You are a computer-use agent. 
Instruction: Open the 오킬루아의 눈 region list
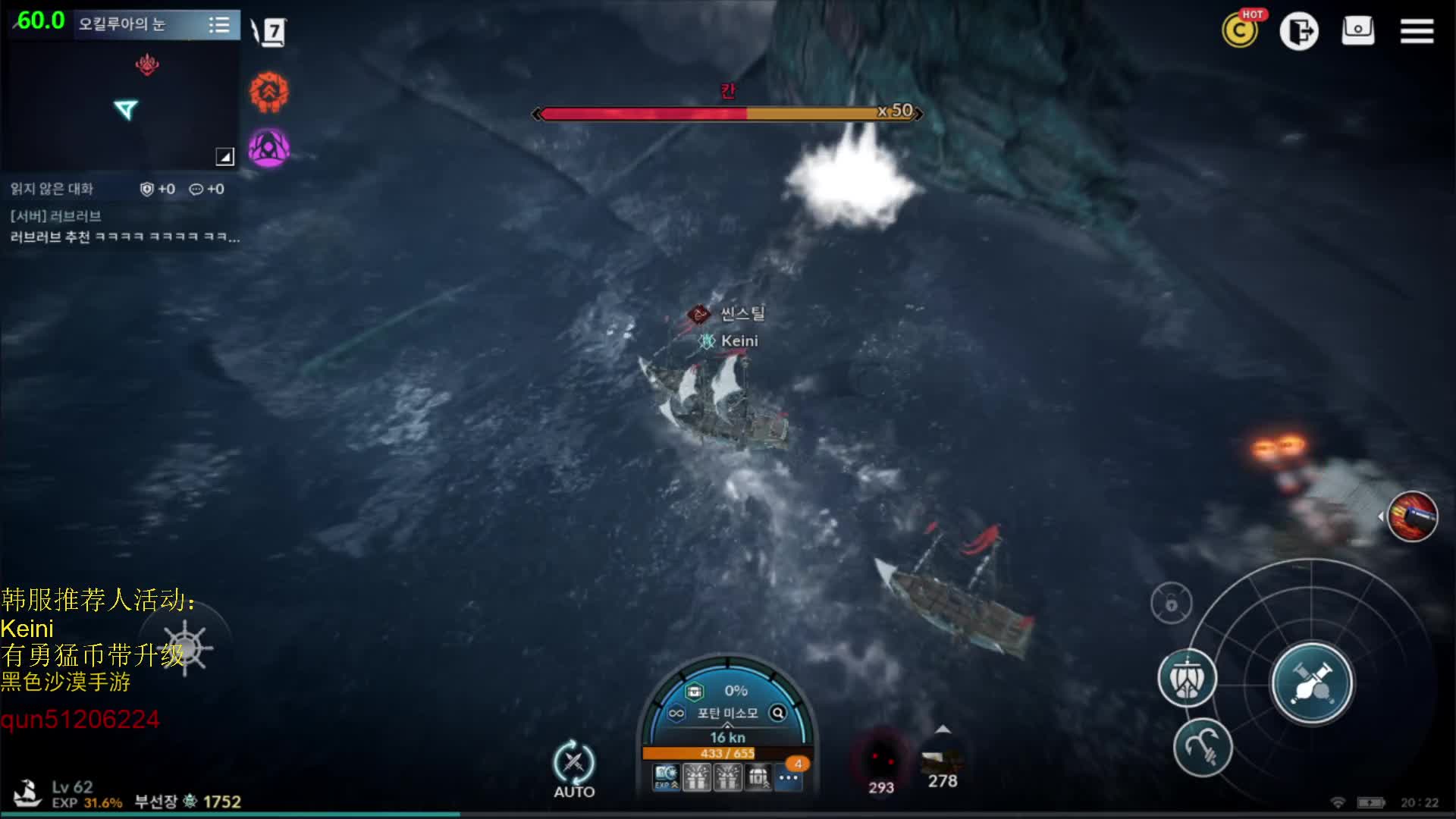218,25
